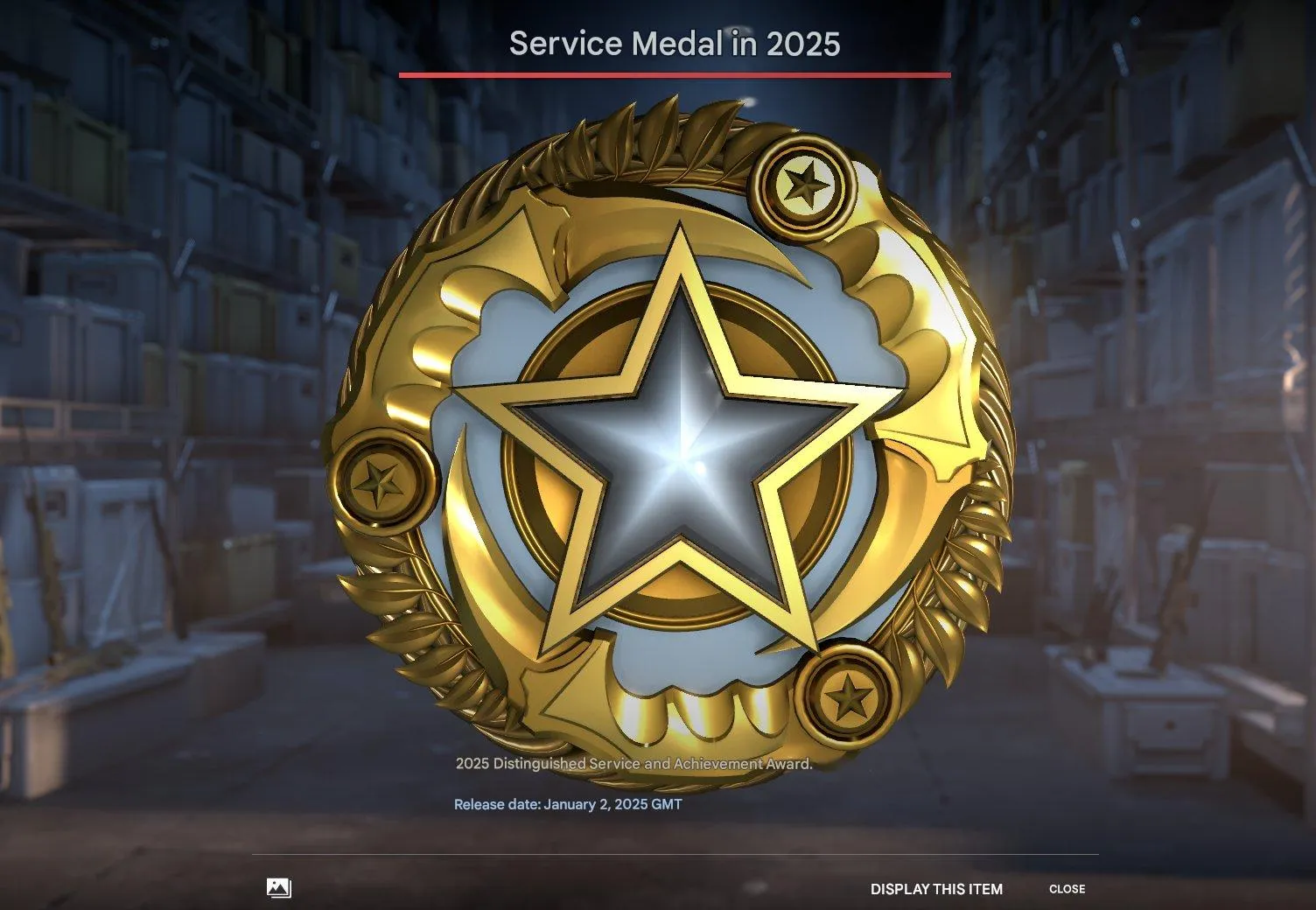Click the screenshot/image icon bottom left
The image size is (1316, 910).
[x=278, y=887]
